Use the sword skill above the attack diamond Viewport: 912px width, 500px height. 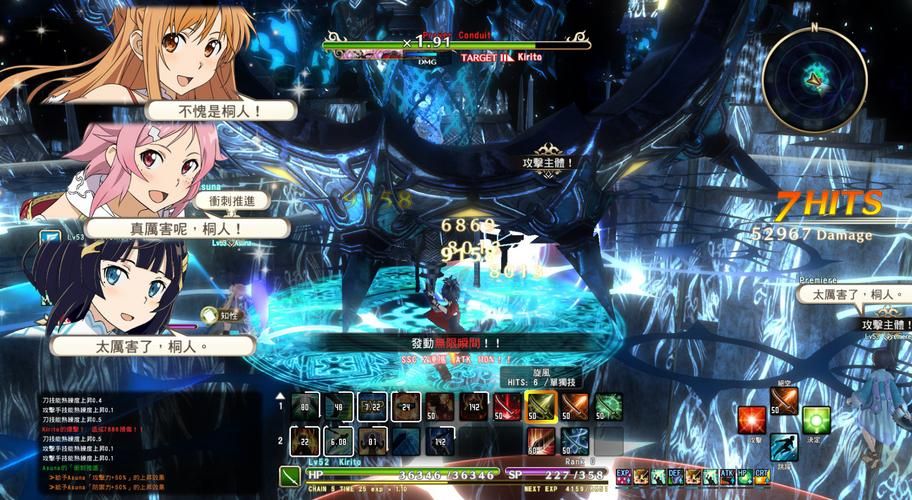click(783, 400)
